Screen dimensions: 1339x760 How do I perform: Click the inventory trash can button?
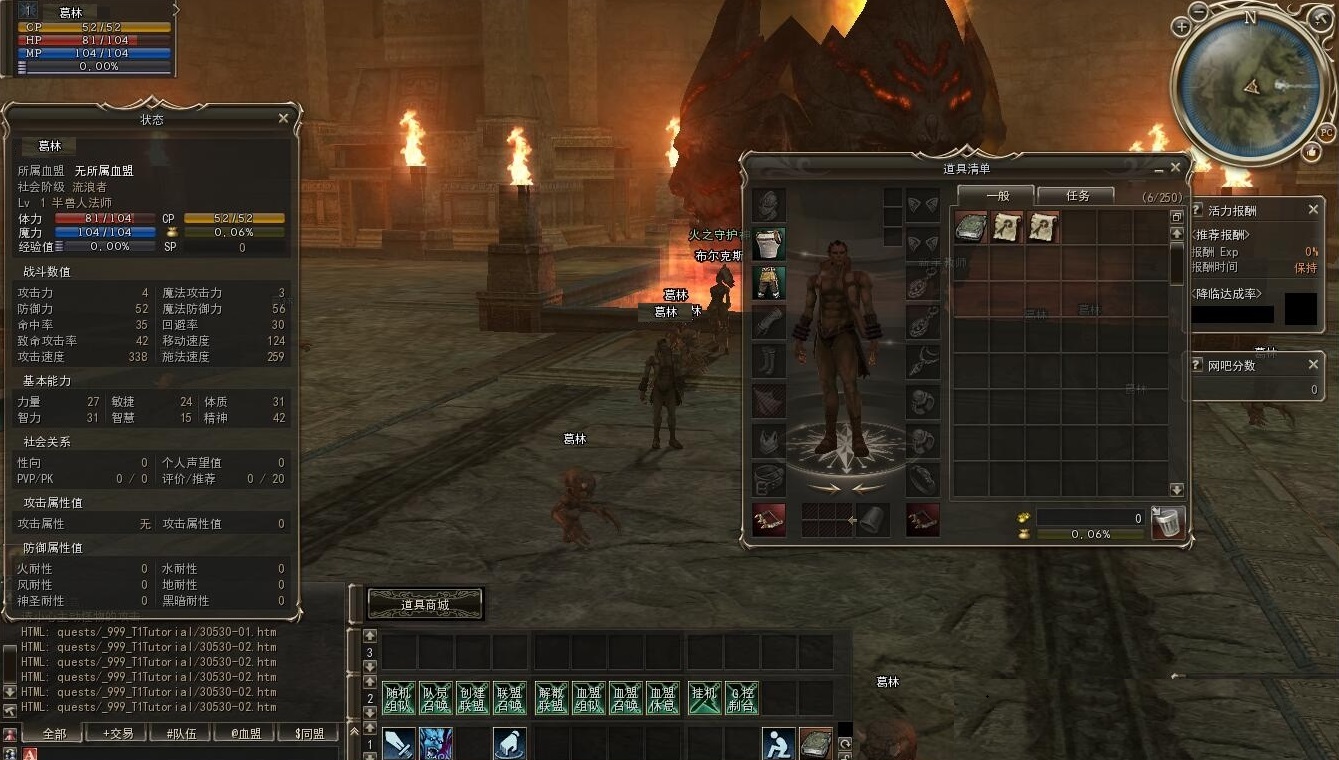(1167, 521)
